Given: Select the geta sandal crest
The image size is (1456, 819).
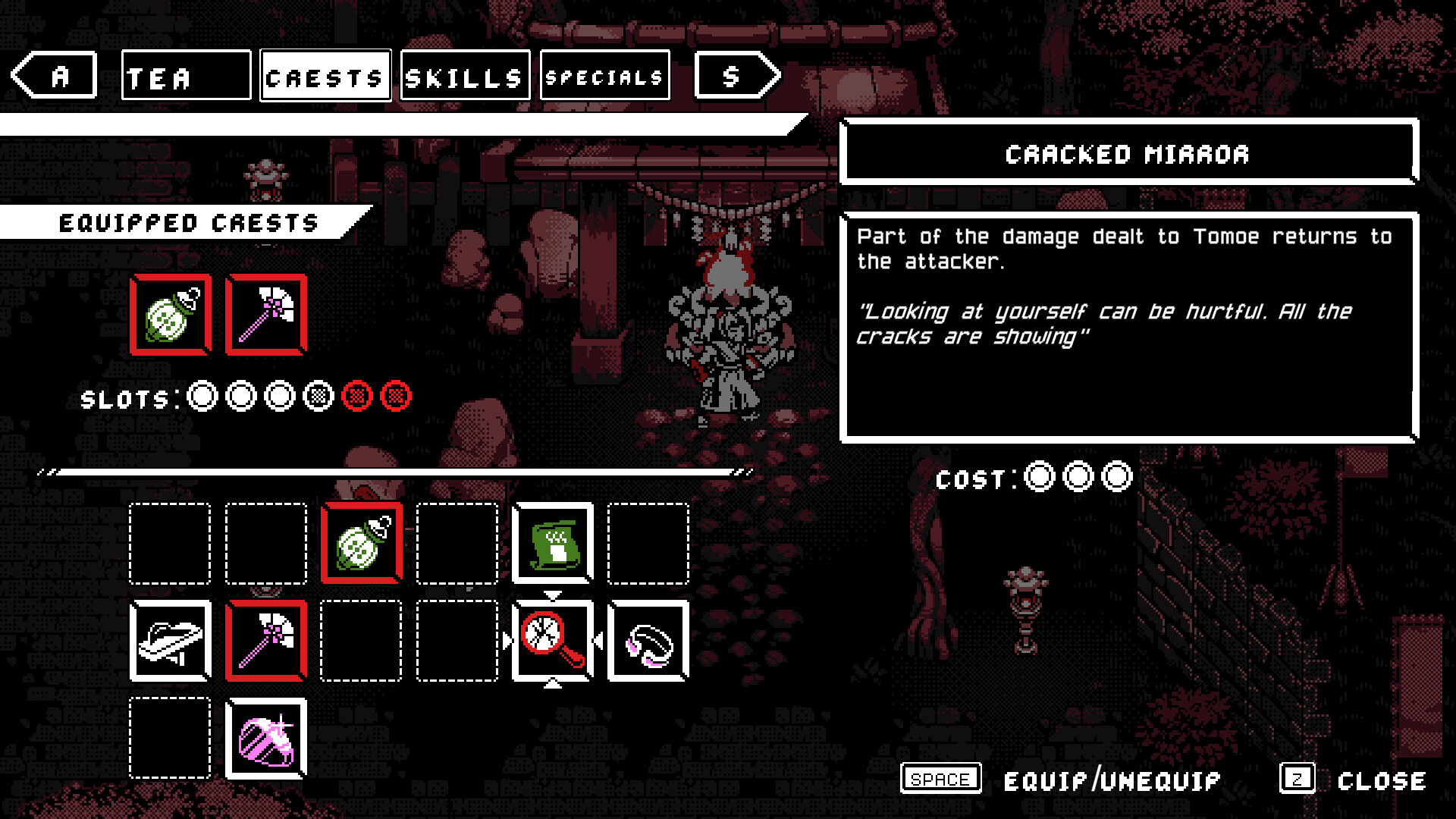Looking at the screenshot, I should click(x=169, y=639).
